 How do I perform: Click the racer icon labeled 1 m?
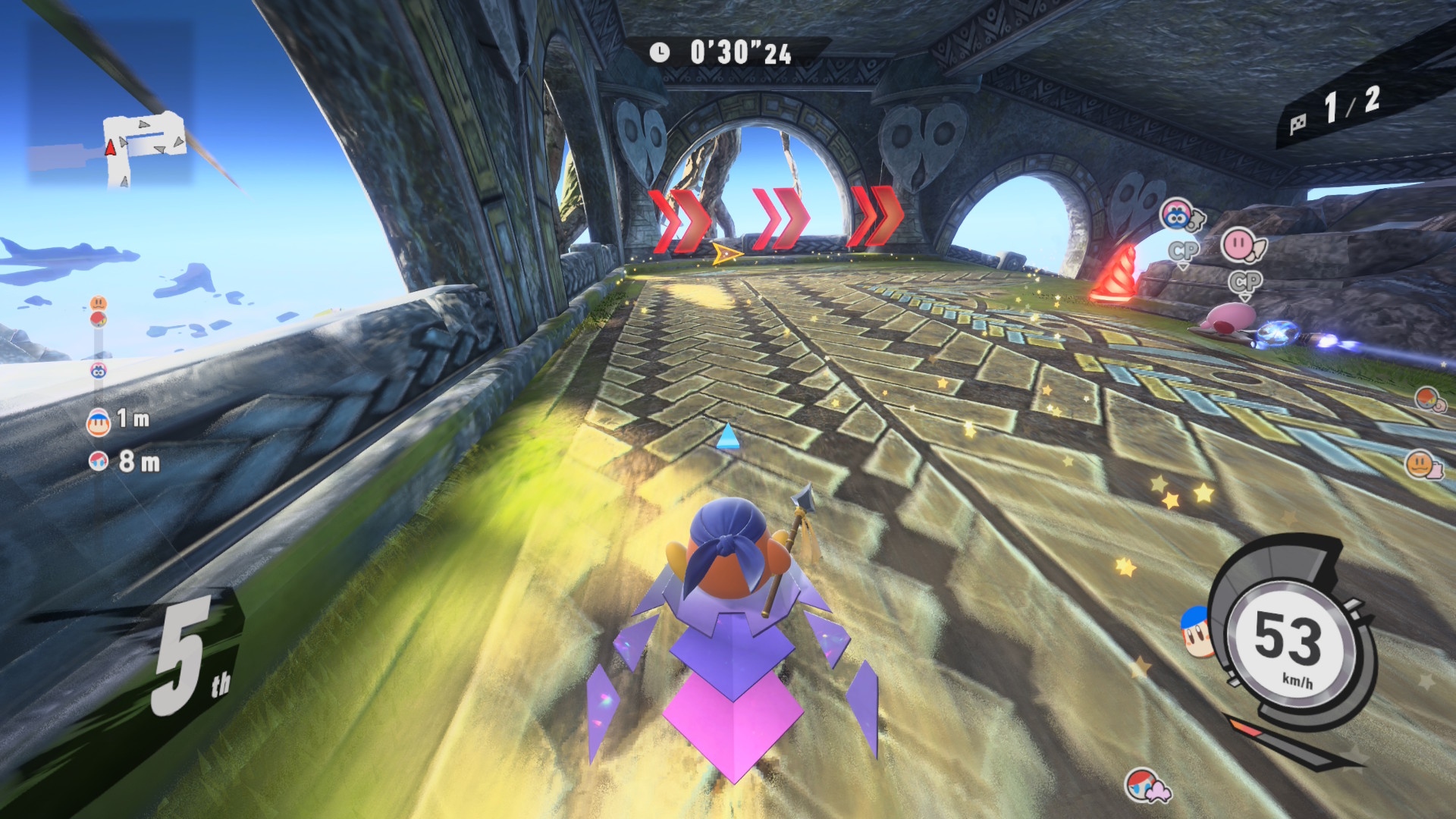tap(99, 422)
